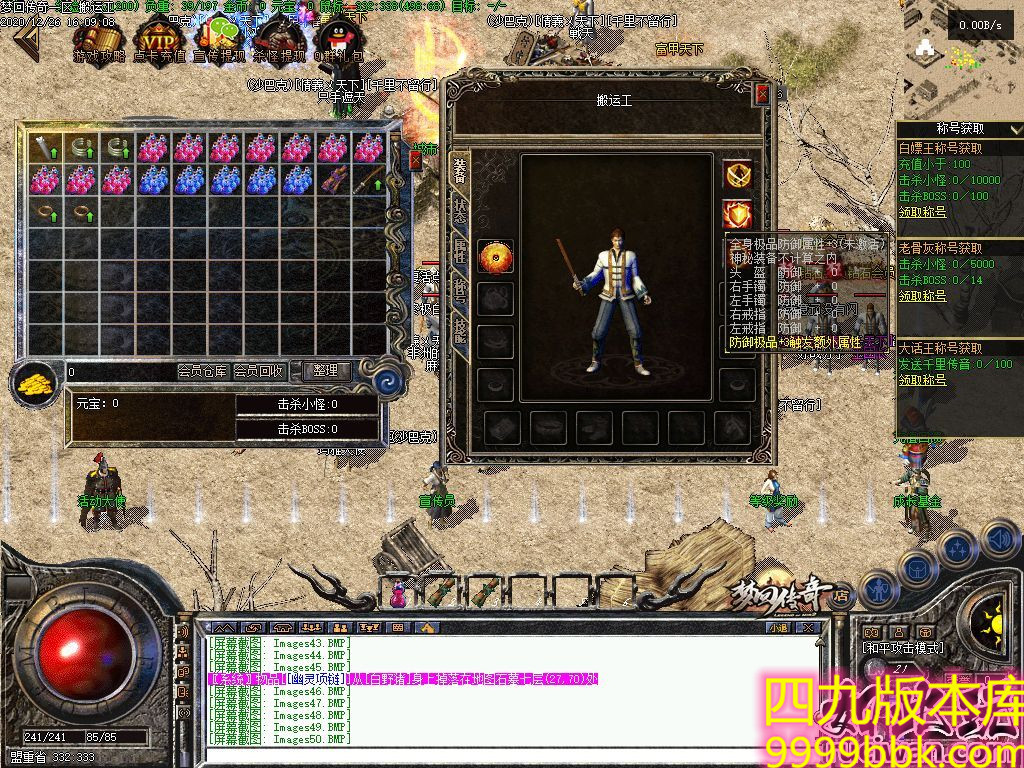This screenshot has height=768, width=1024.
Task: Select the purple scroll item in the bag
Action: (x=334, y=180)
